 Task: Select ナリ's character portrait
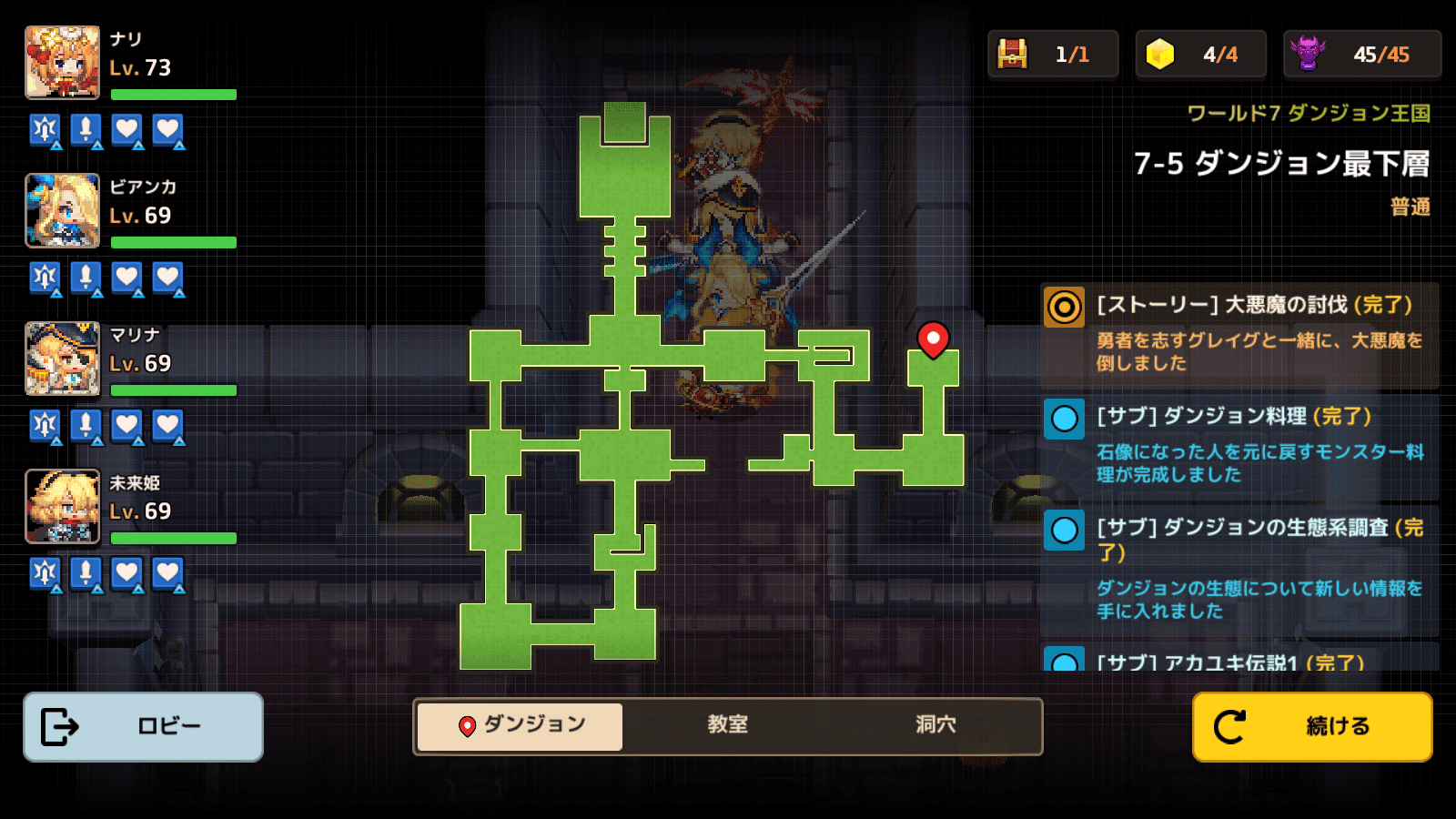(63, 63)
